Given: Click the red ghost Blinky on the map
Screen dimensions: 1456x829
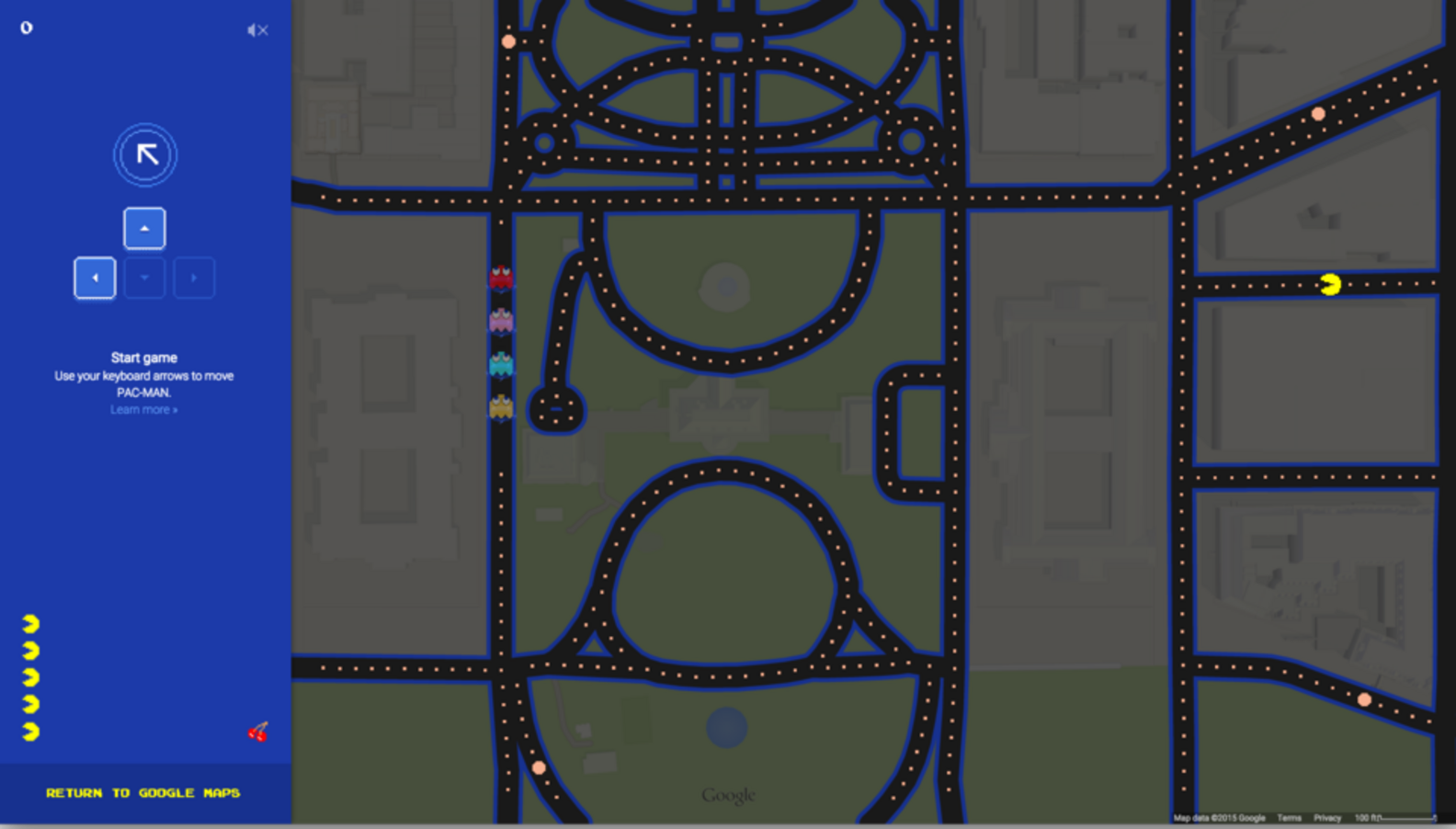Looking at the screenshot, I should 501,278.
